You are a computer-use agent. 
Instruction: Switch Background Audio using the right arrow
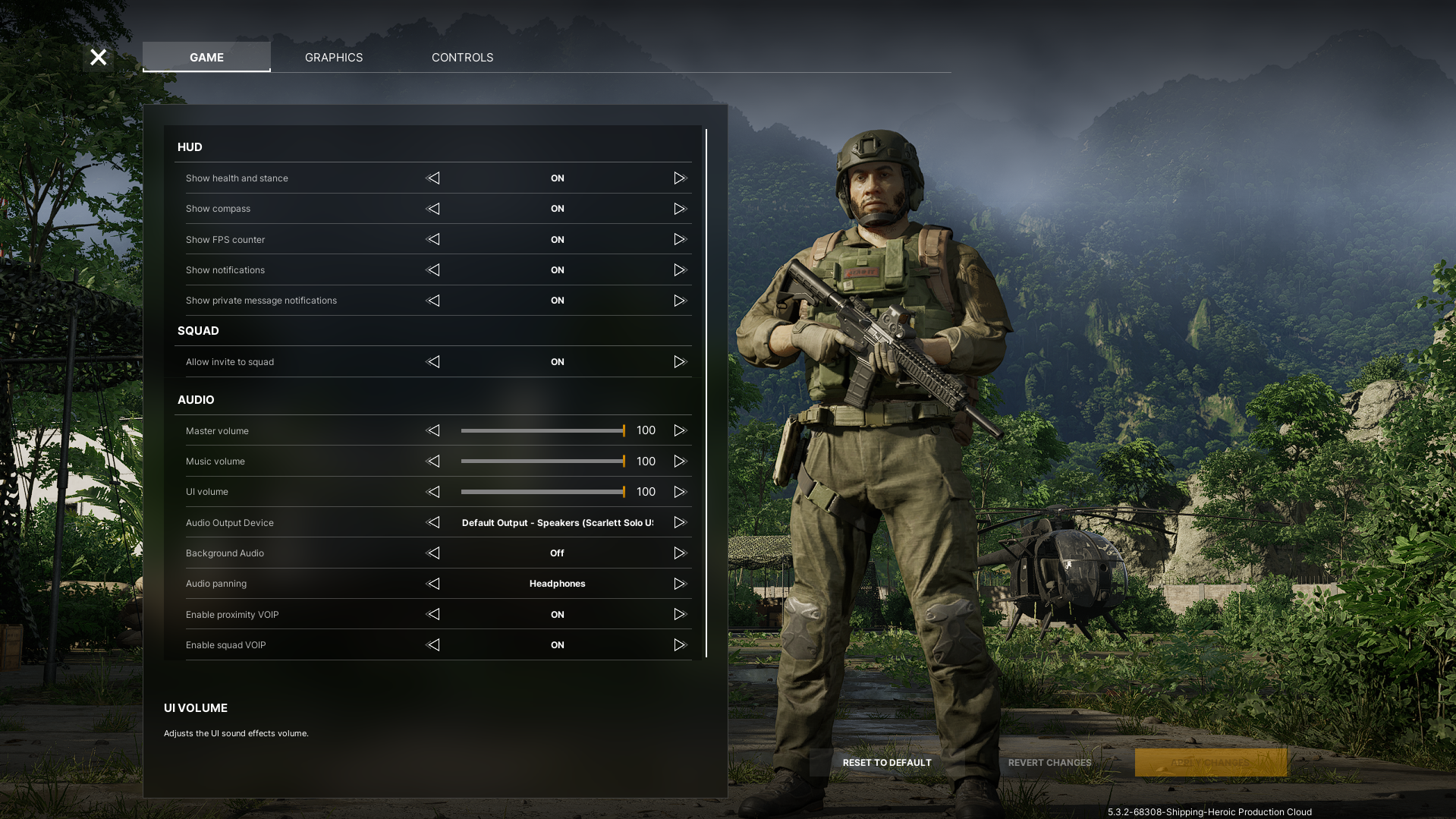coord(679,553)
